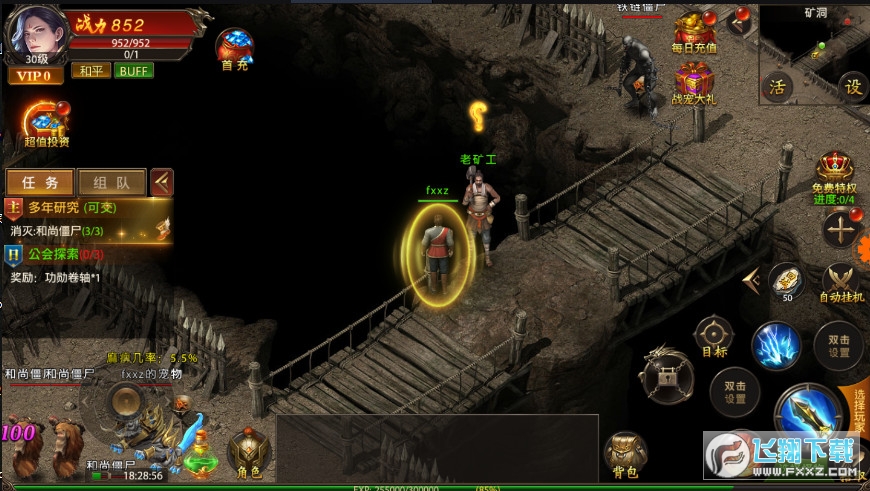The image size is (870, 491).
Task: Open the 每日充值 daily recharge icon
Action: point(694,32)
